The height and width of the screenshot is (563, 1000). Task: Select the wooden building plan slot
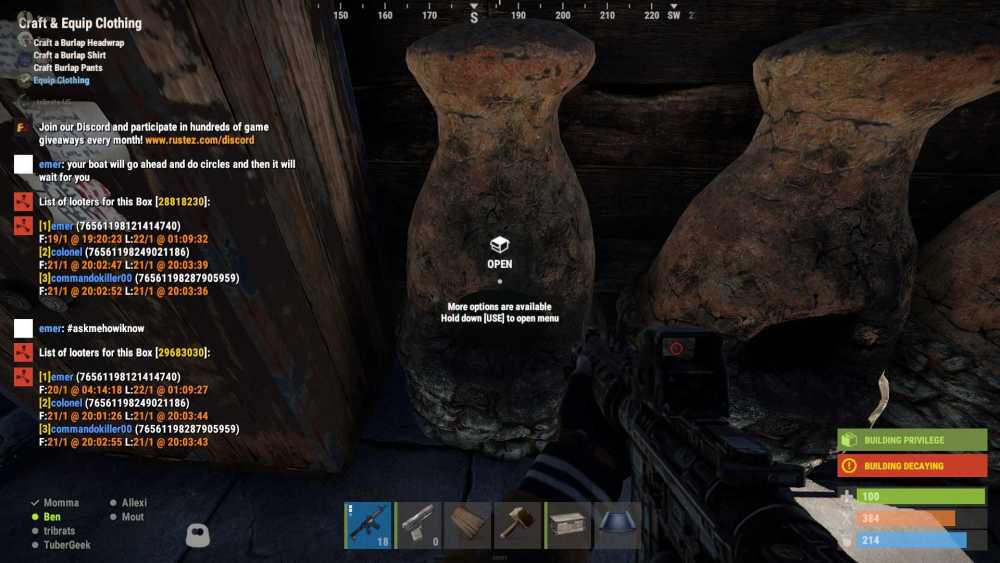pyautogui.click(x=468, y=525)
